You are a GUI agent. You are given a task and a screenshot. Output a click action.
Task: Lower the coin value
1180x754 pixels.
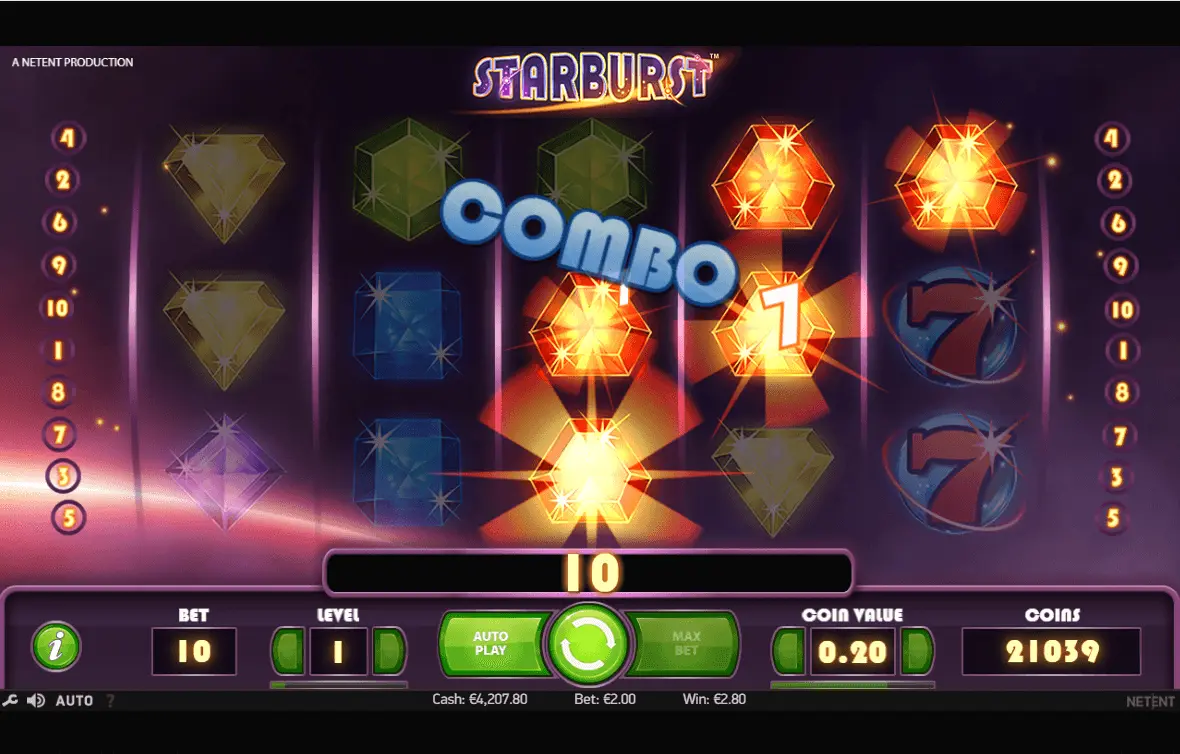(788, 652)
